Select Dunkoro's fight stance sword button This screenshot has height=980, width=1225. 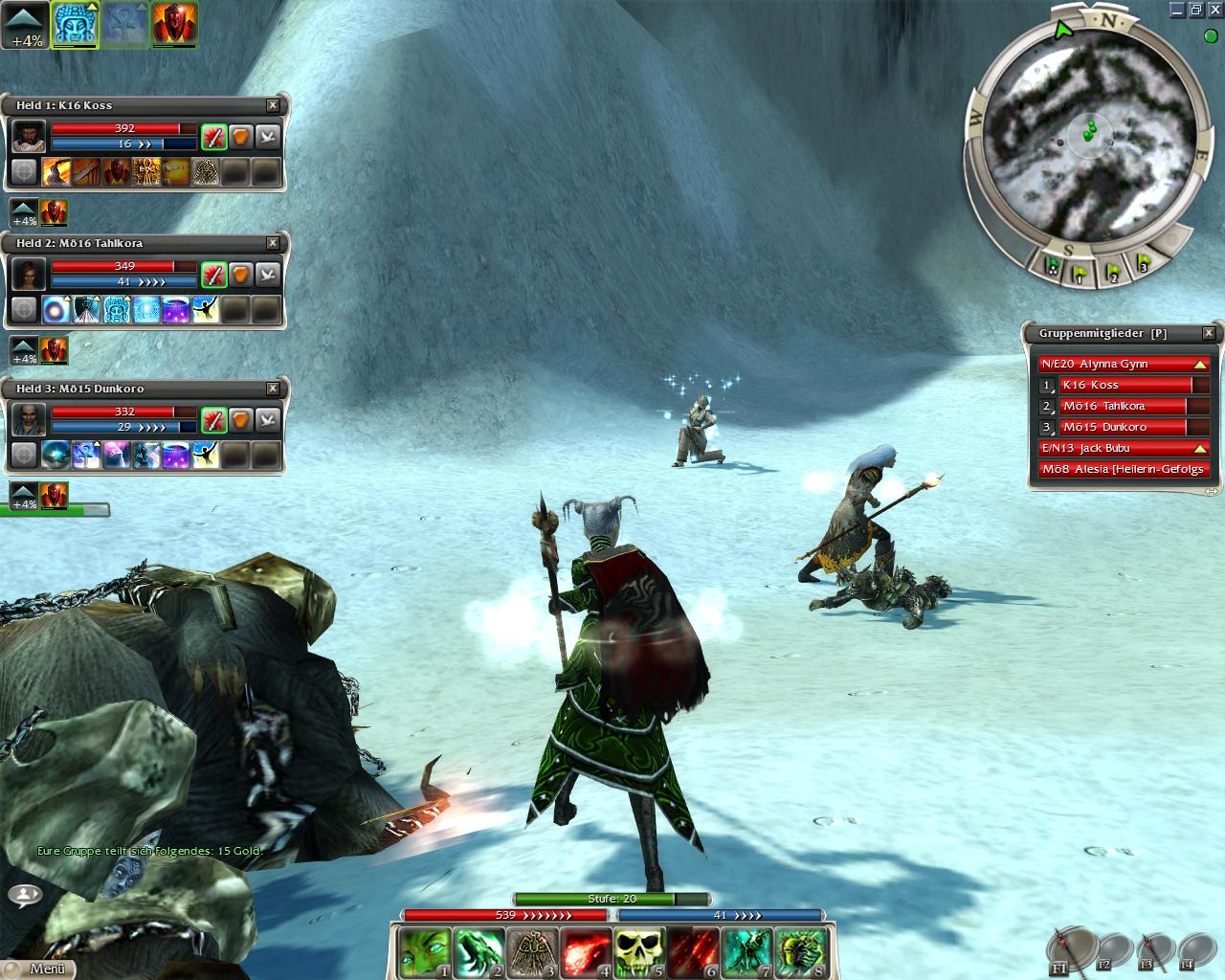tap(213, 420)
